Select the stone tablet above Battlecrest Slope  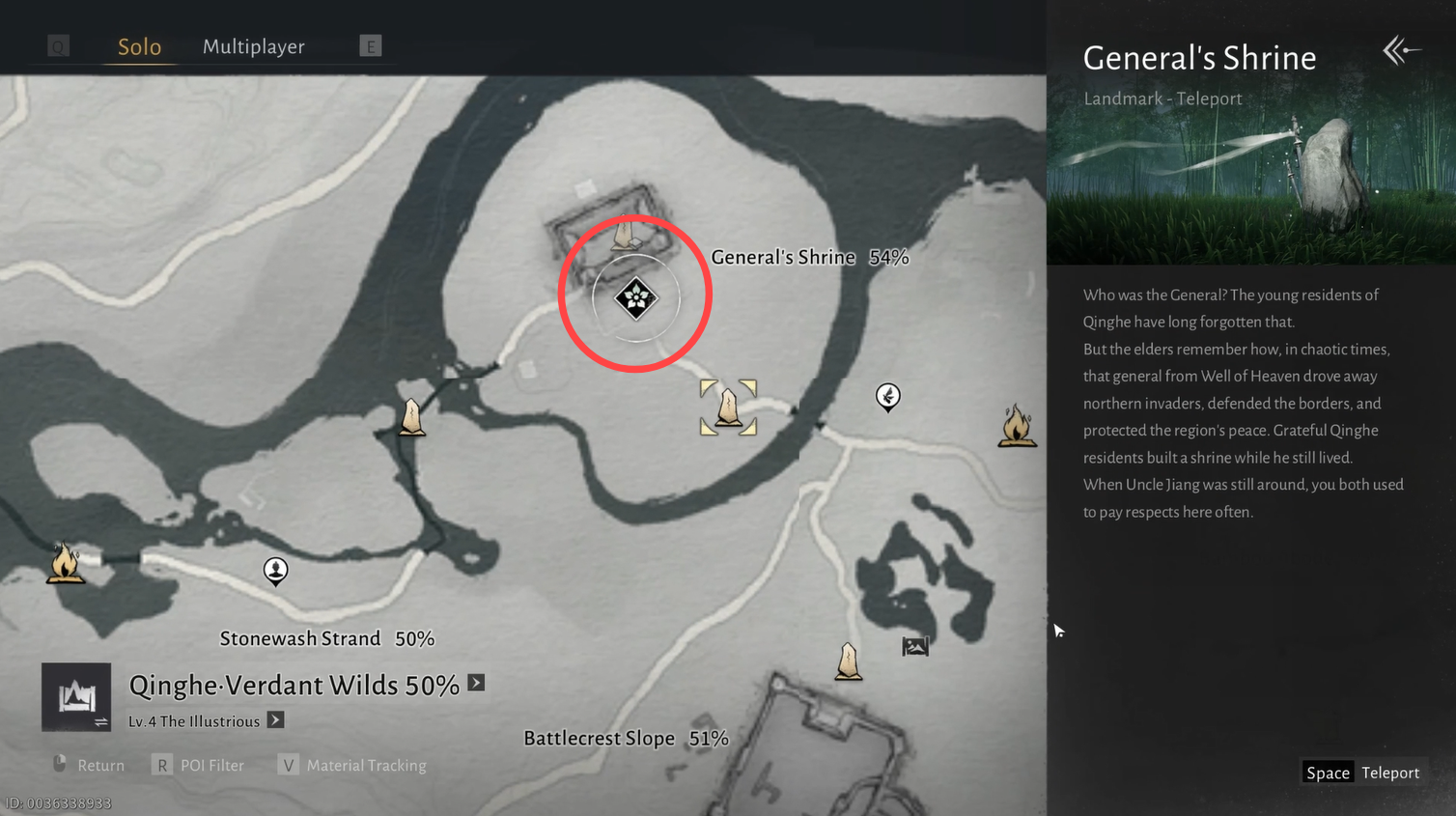[x=848, y=661]
